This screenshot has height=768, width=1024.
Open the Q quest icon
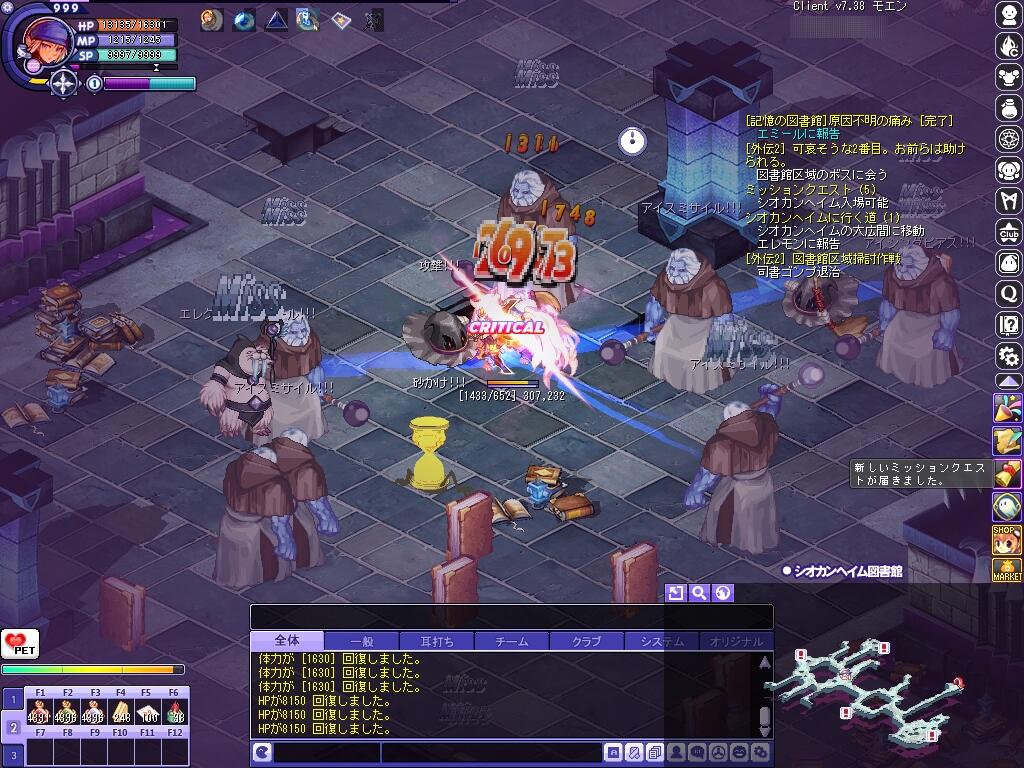pyautogui.click(x=1008, y=294)
